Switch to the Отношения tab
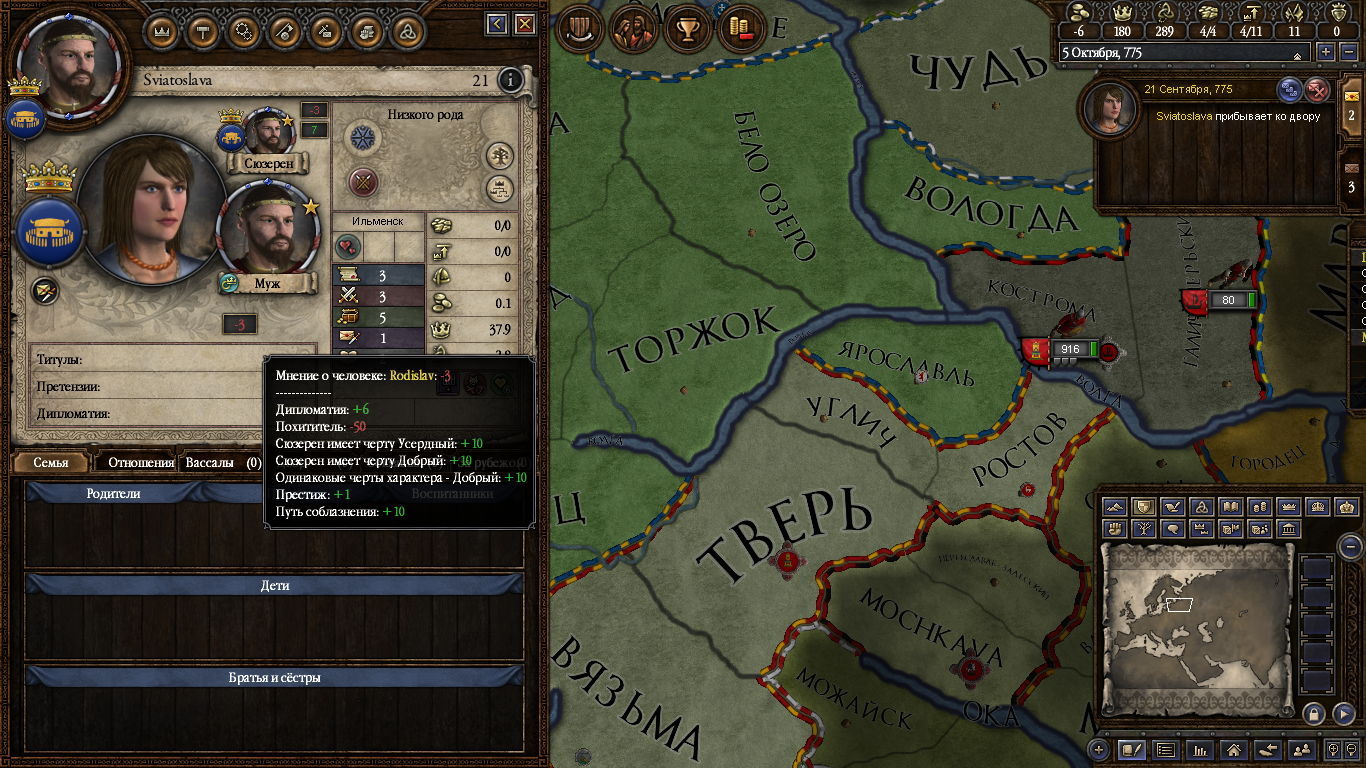The height and width of the screenshot is (768, 1366). [x=141, y=462]
